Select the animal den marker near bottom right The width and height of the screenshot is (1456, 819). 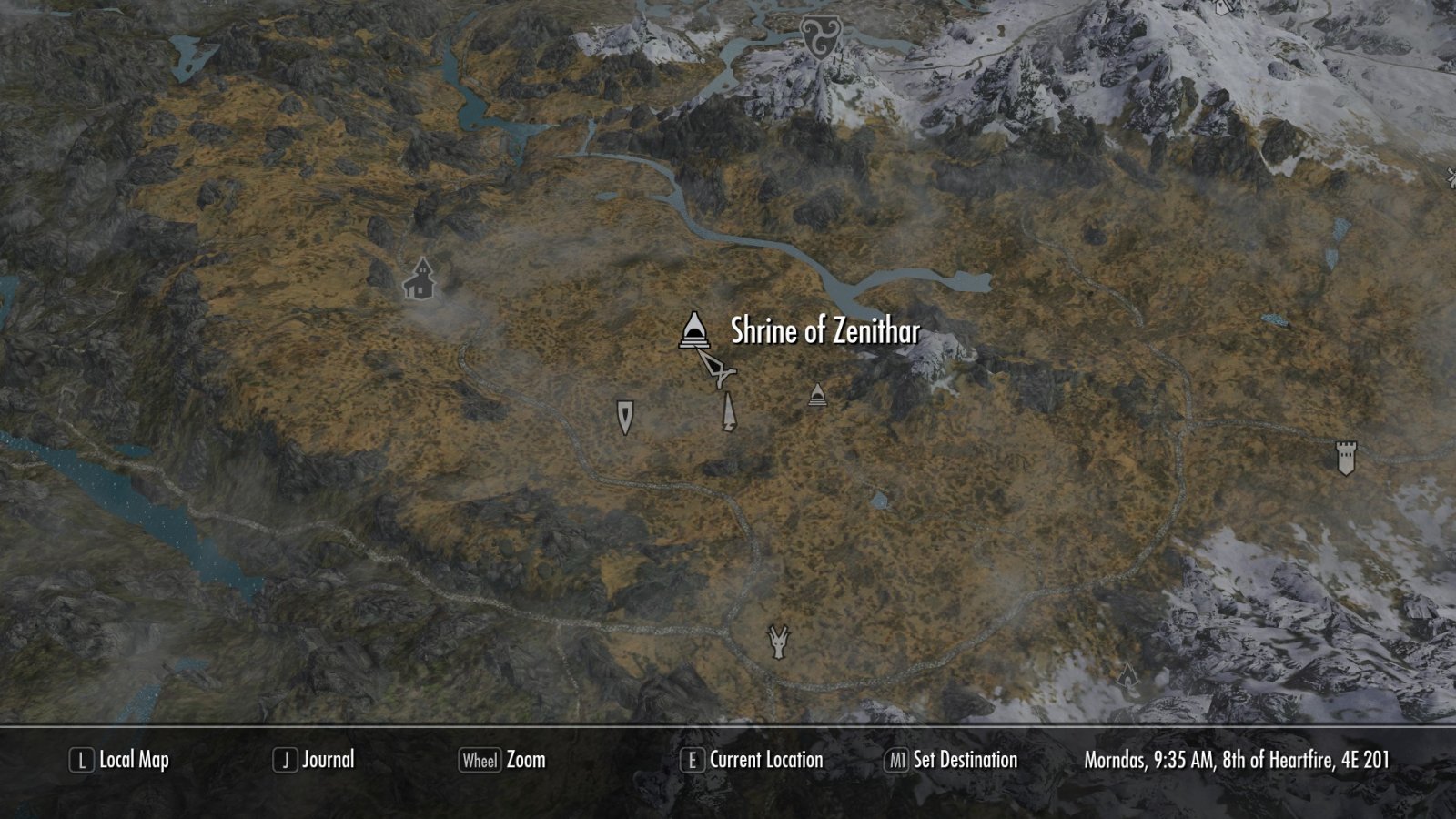tap(1127, 677)
